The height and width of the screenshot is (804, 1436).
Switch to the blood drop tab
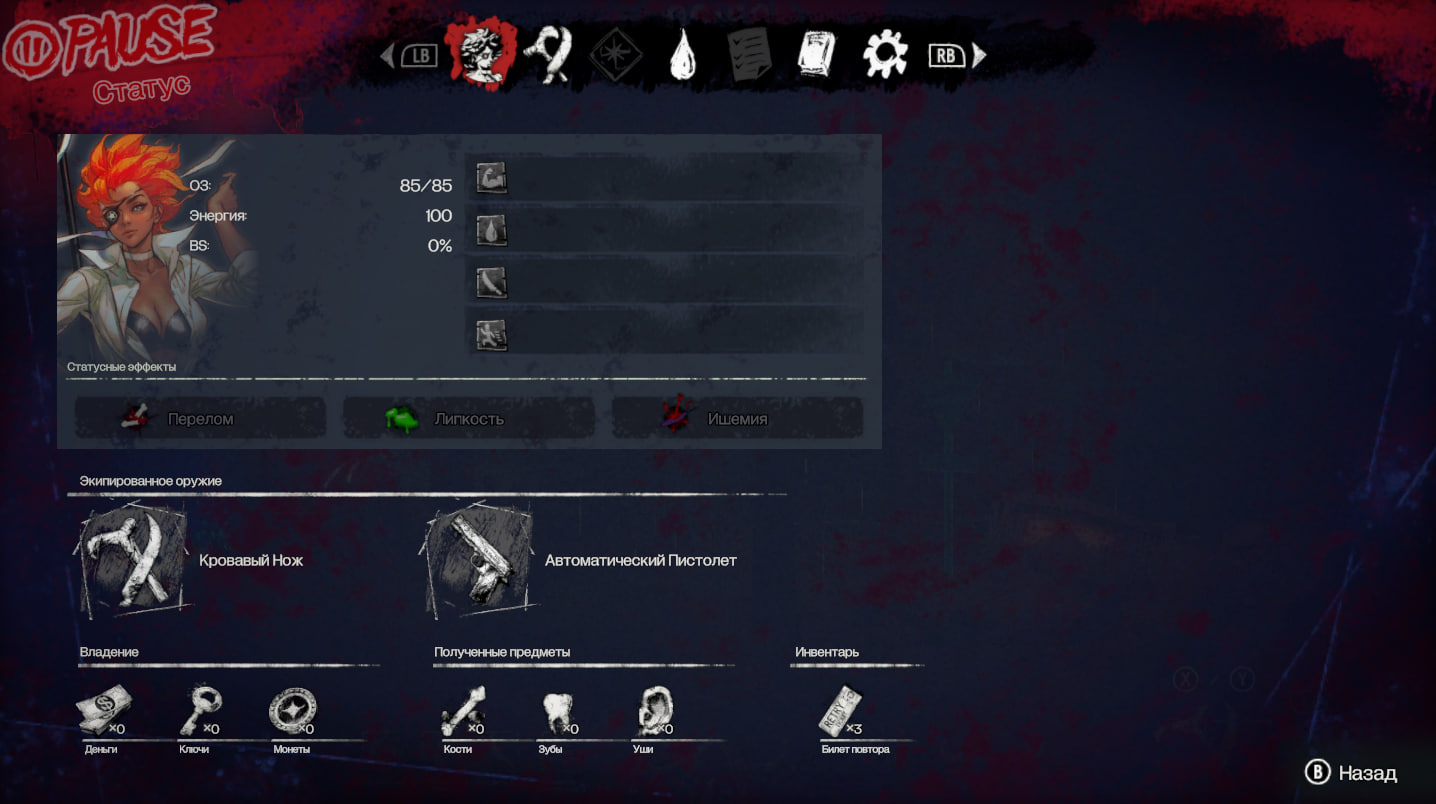click(682, 55)
